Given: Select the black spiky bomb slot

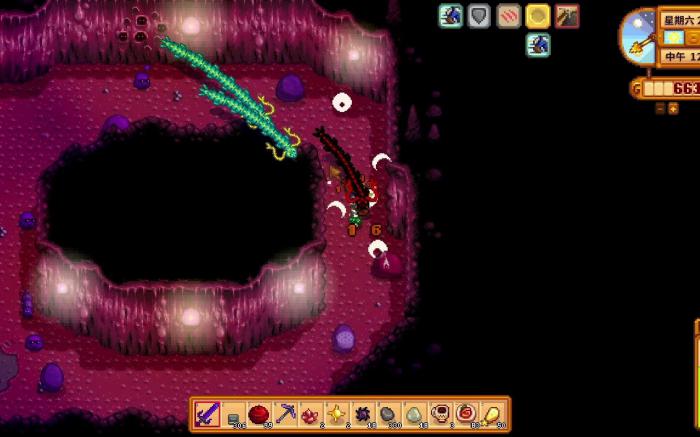Looking at the screenshot, I should pos(362,414).
